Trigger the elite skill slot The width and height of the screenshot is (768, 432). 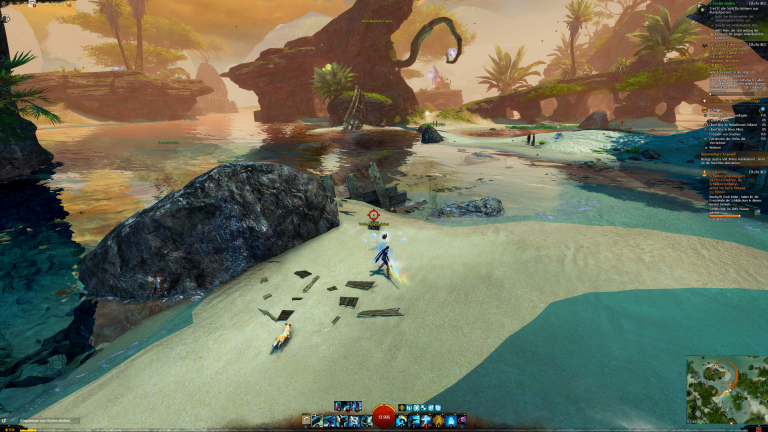463,421
